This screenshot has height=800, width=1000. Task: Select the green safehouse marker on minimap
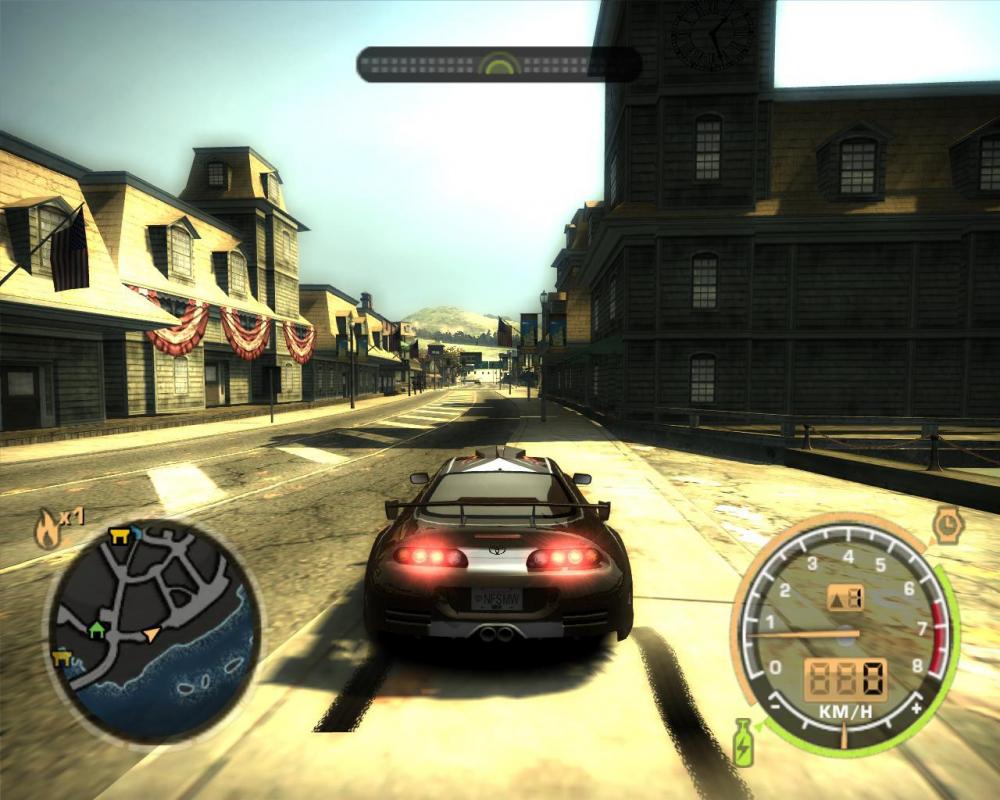click(x=97, y=629)
